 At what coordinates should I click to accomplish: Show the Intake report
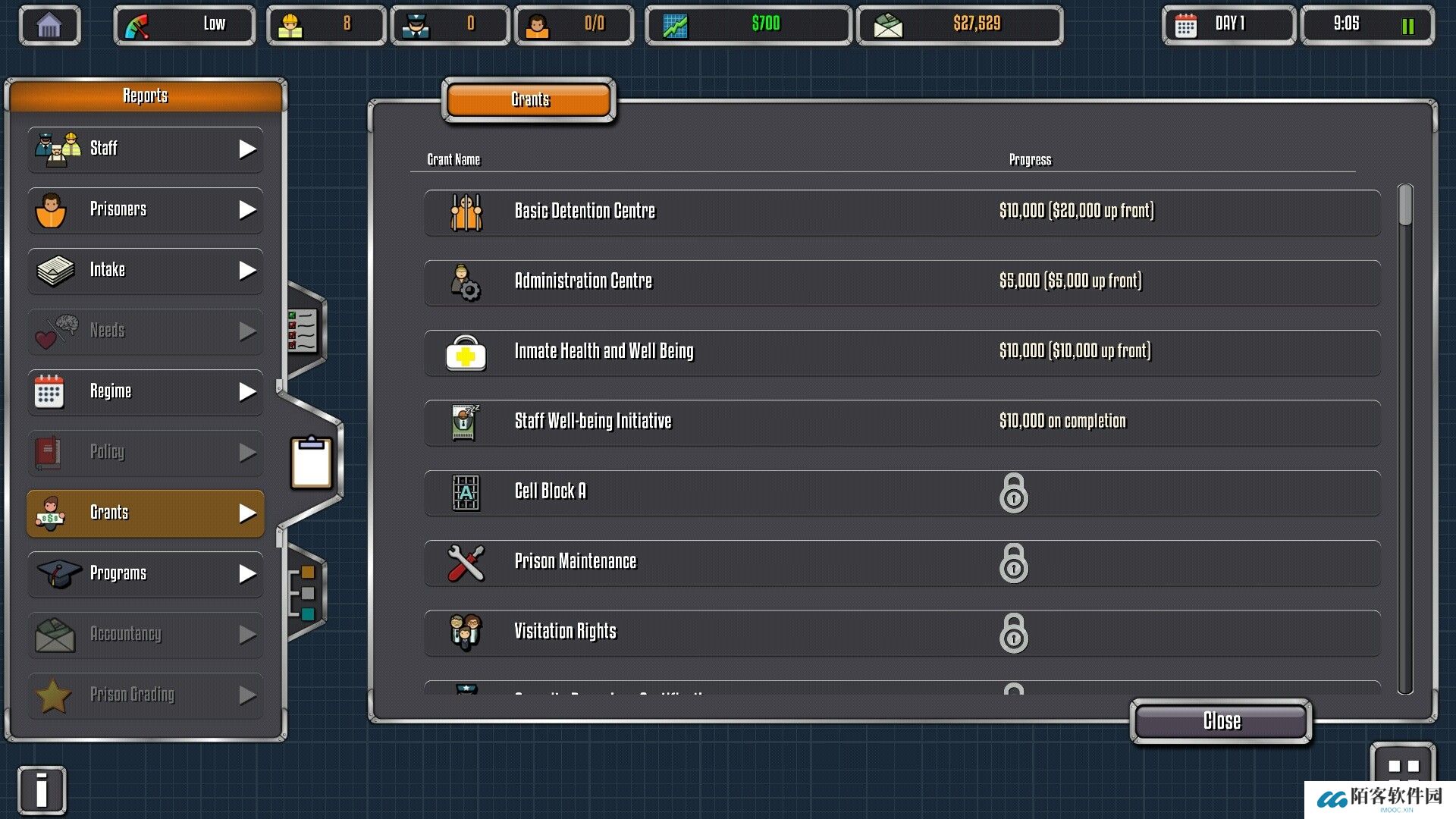[146, 270]
